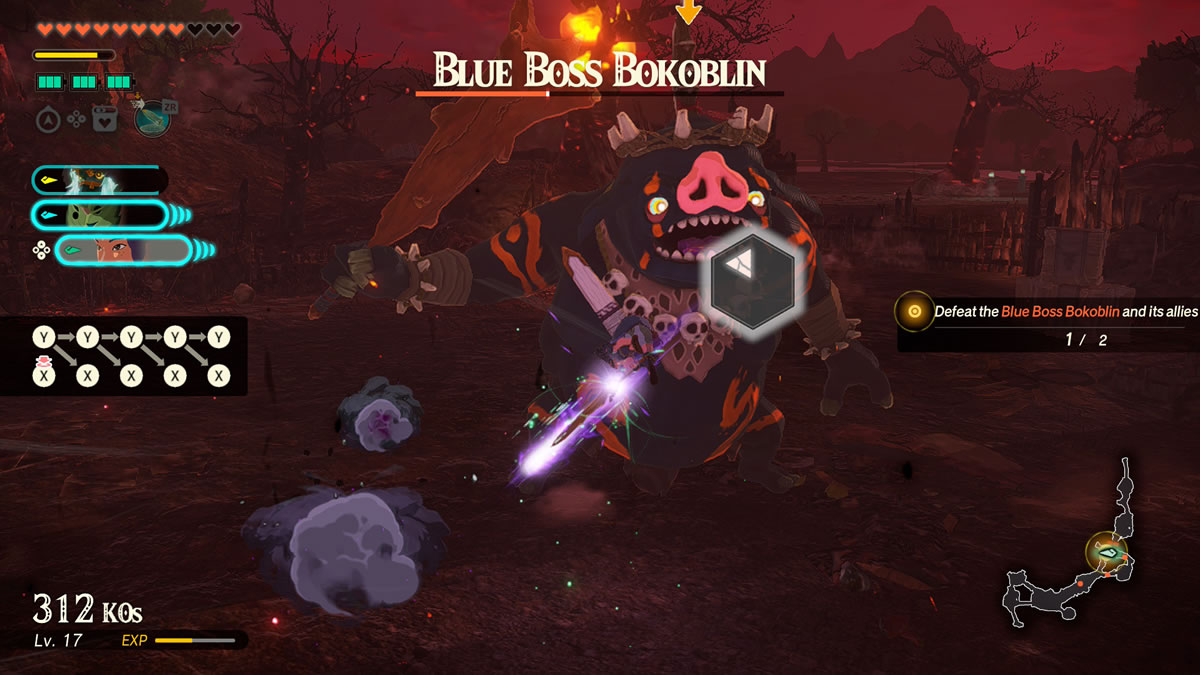
Task: Select the white-haired character portrait bar
Action: (x=98, y=180)
